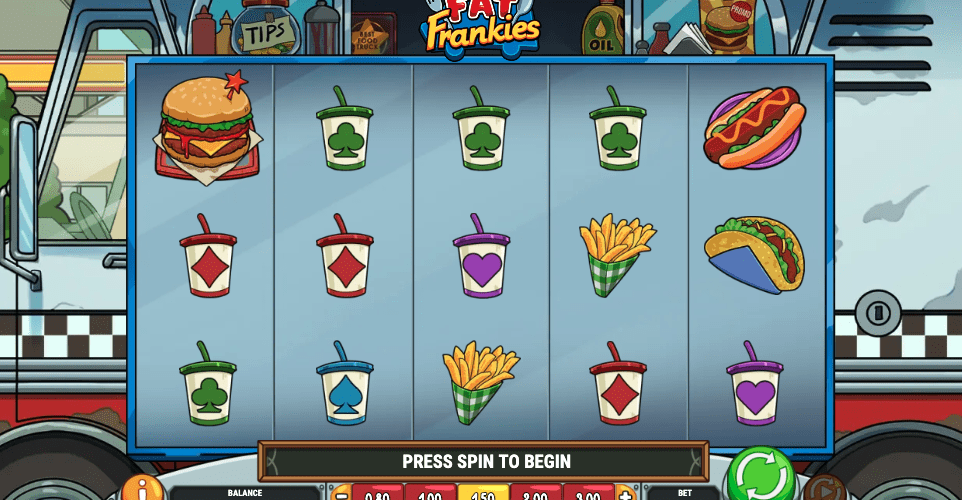Increase the bet with the plus button
The image size is (962, 500).
coord(625,494)
